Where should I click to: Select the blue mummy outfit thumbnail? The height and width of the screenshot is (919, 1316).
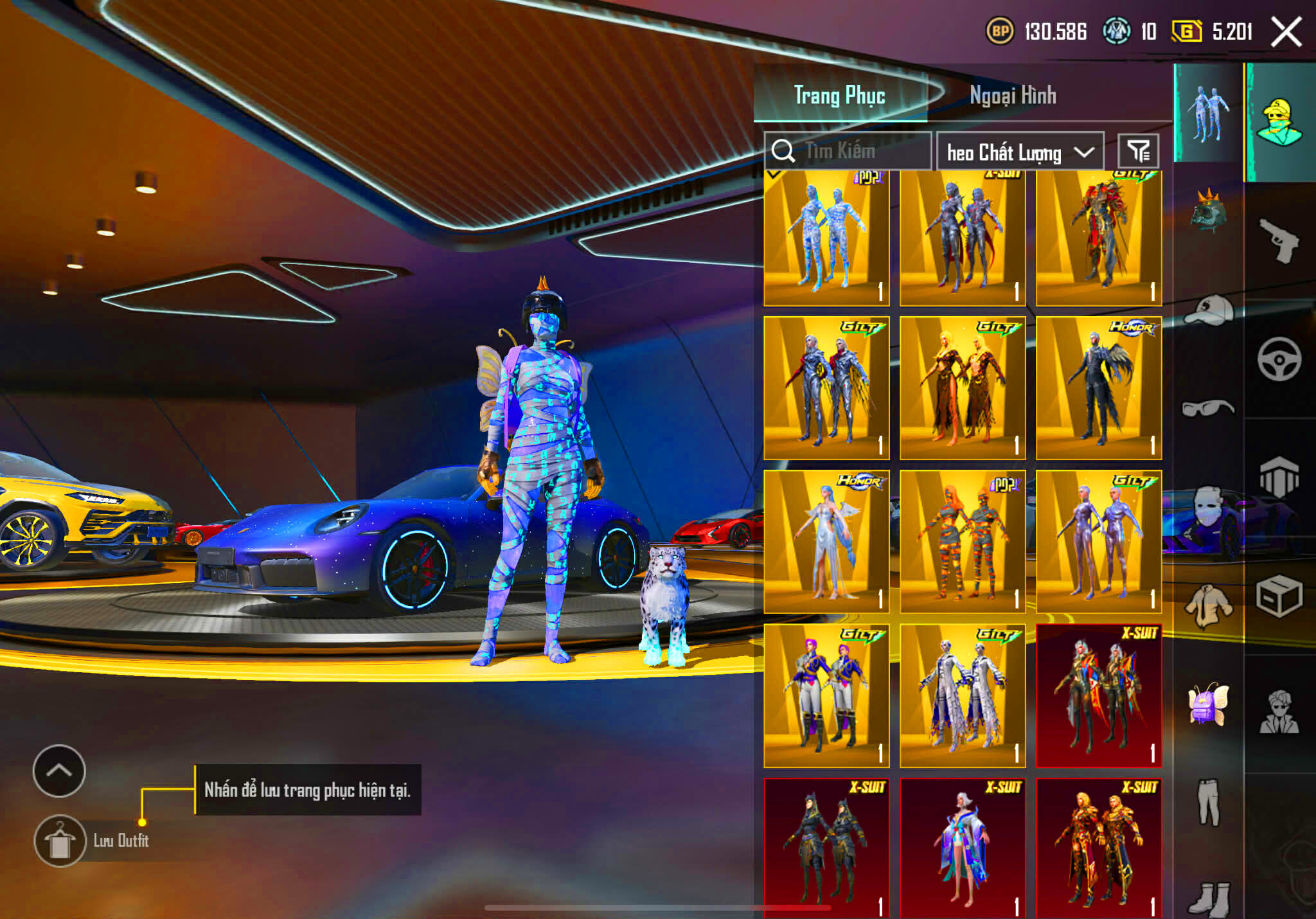826,238
